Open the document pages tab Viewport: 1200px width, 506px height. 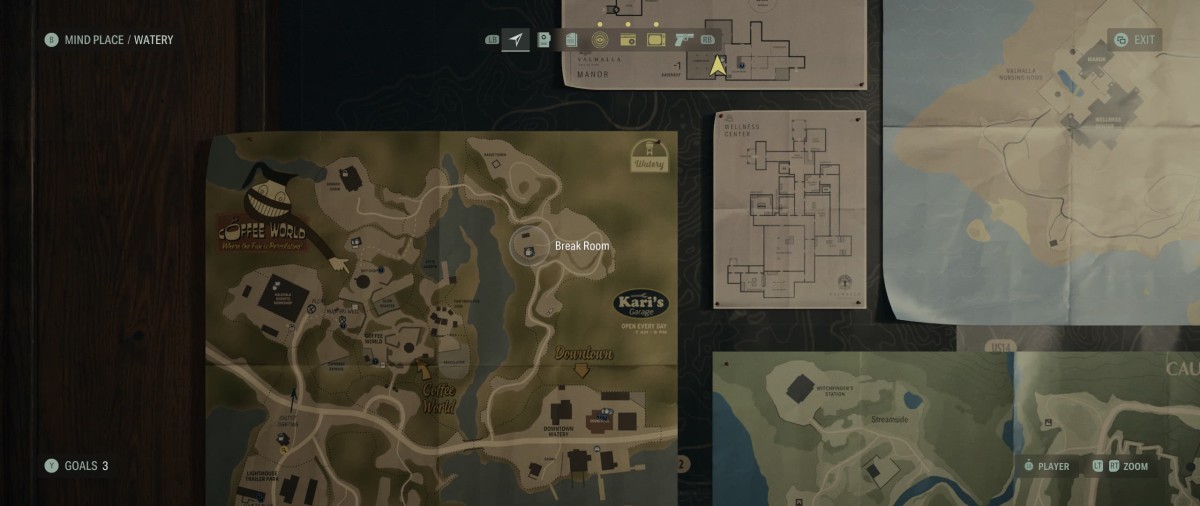tap(571, 40)
